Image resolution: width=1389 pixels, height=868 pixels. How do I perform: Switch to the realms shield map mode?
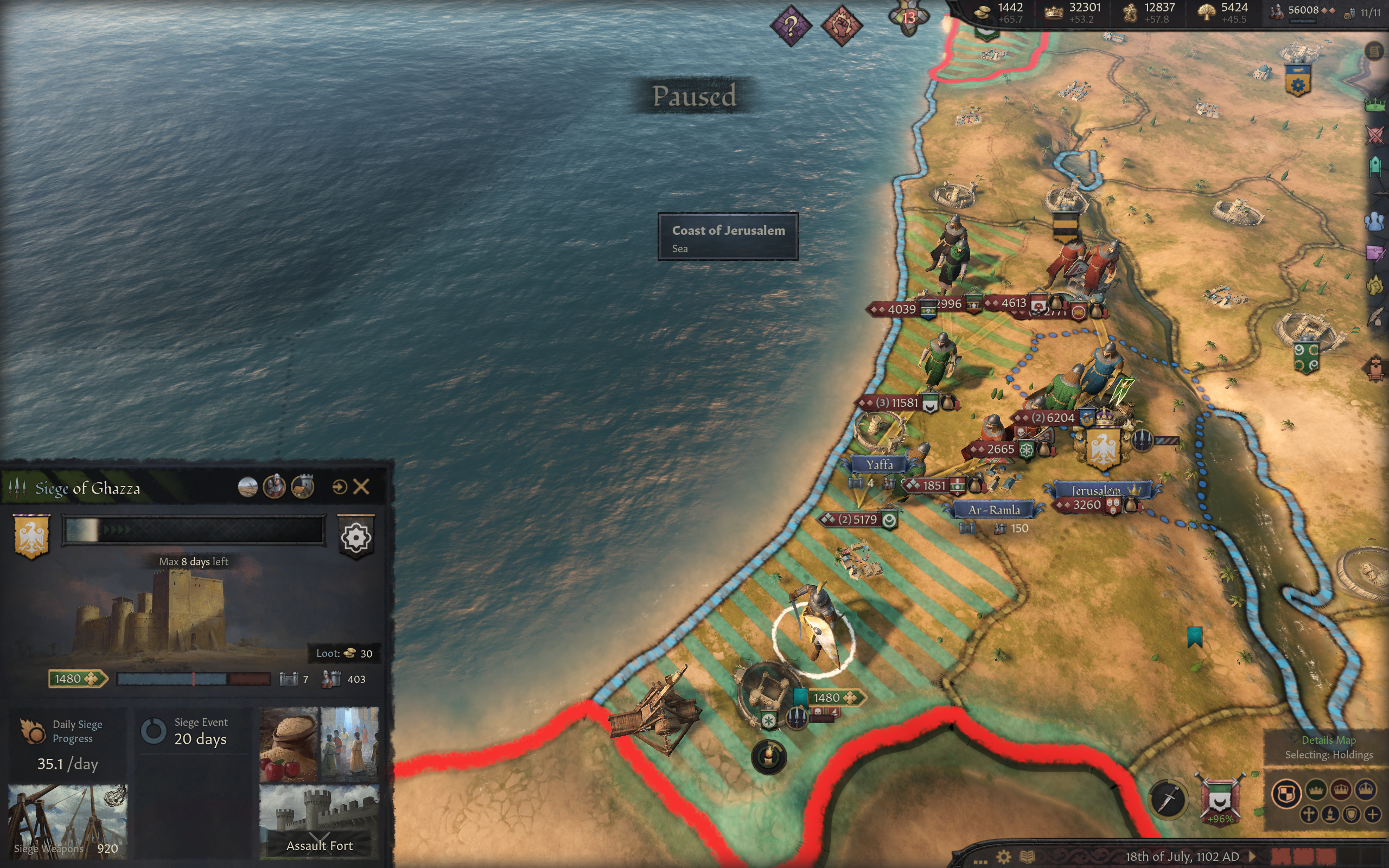[x=1286, y=793]
